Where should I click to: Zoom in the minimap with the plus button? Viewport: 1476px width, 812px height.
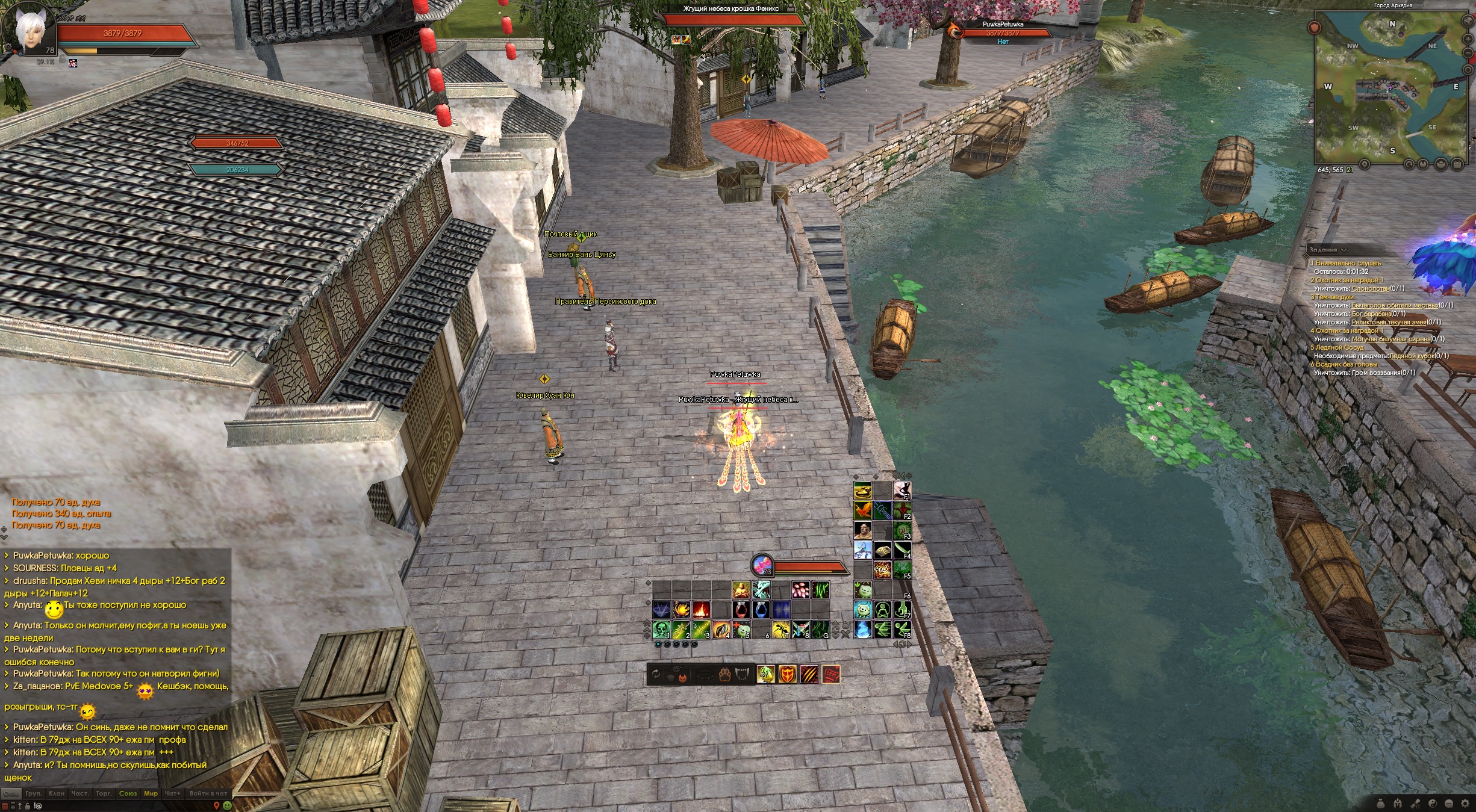[x=1468, y=39]
